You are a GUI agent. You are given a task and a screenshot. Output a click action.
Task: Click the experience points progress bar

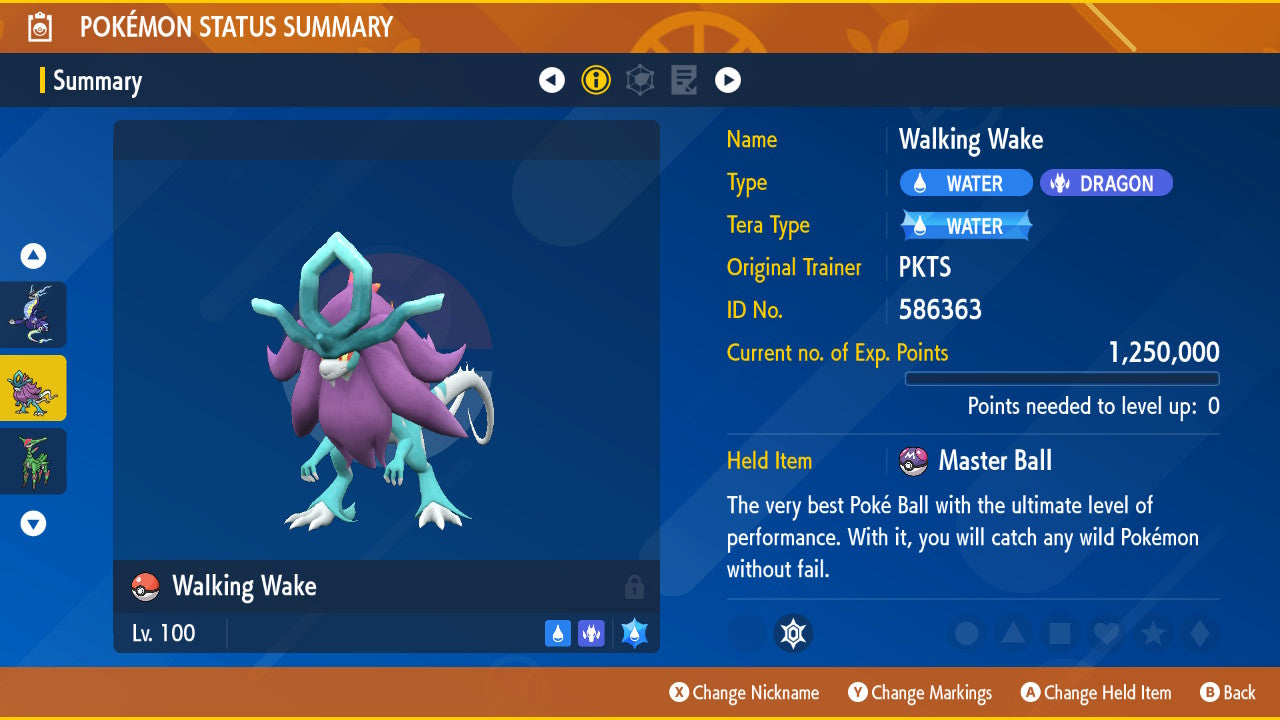(1062, 379)
